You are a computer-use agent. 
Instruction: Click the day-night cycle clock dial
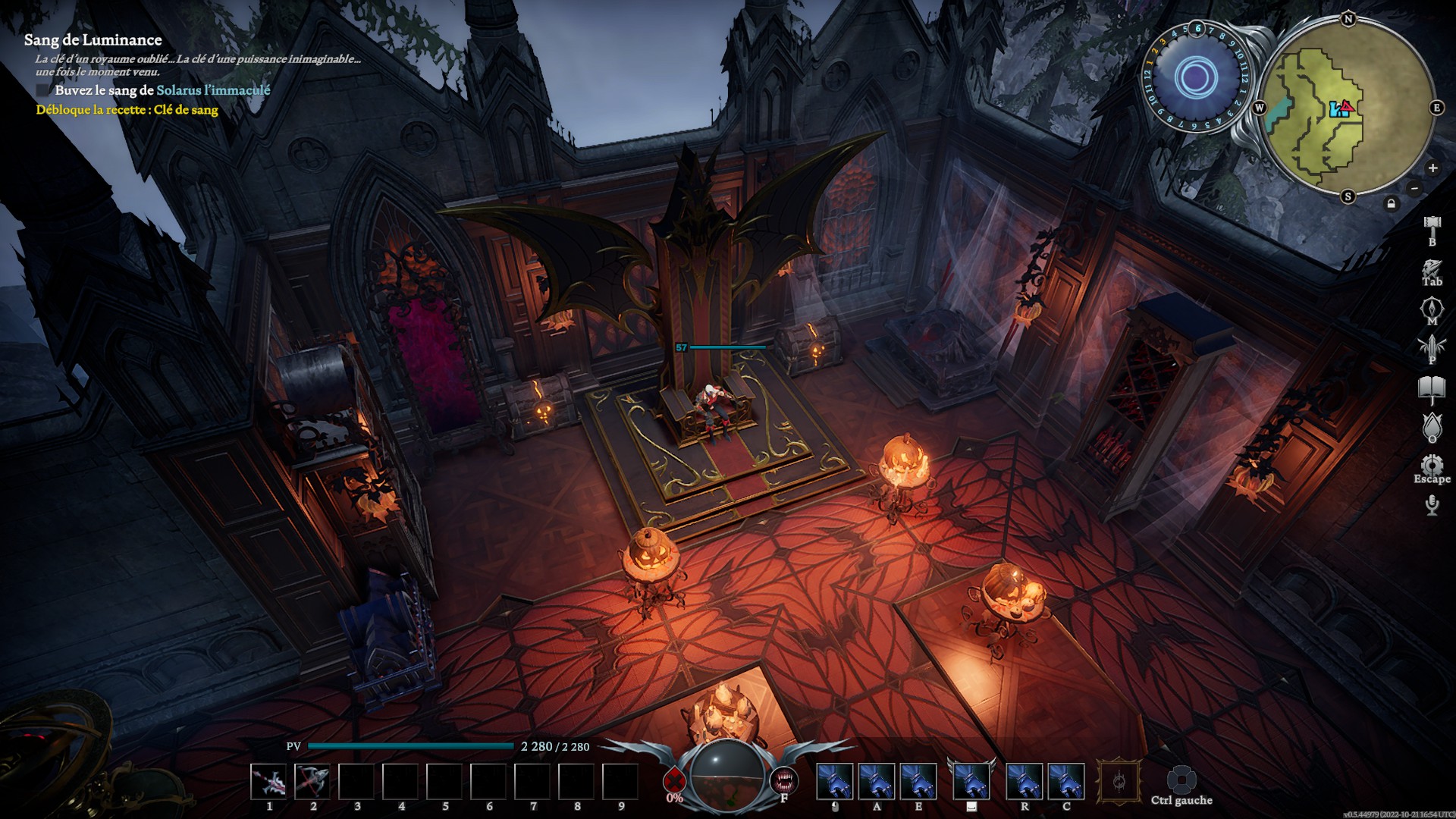1196,77
